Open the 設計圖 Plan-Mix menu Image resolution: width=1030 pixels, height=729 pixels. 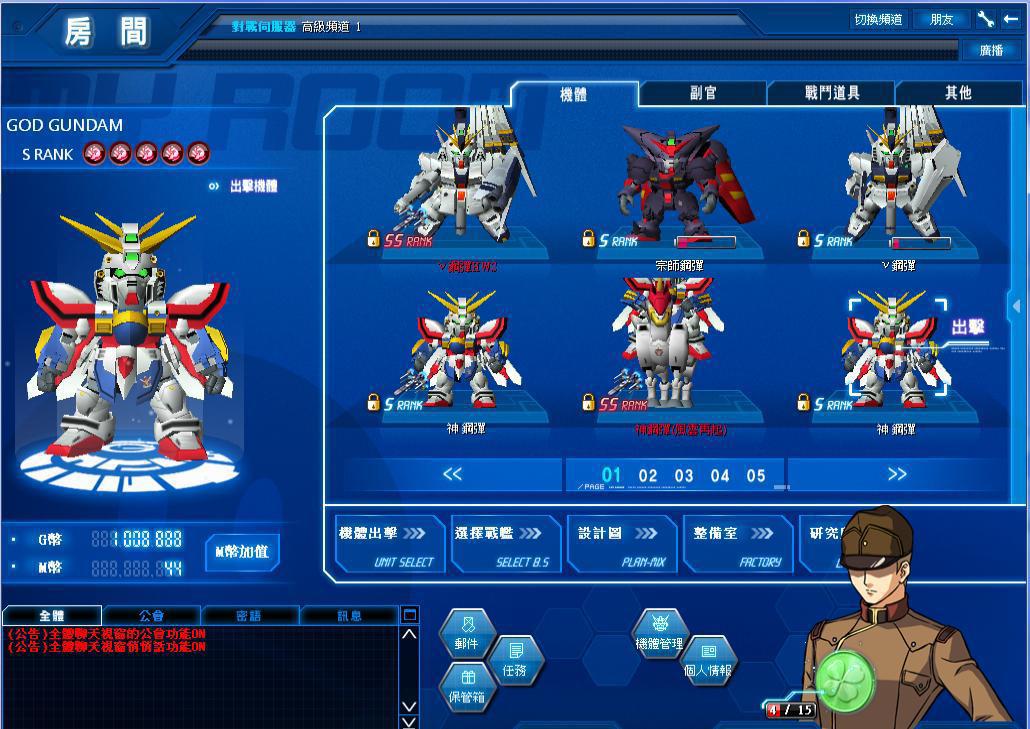tap(622, 545)
